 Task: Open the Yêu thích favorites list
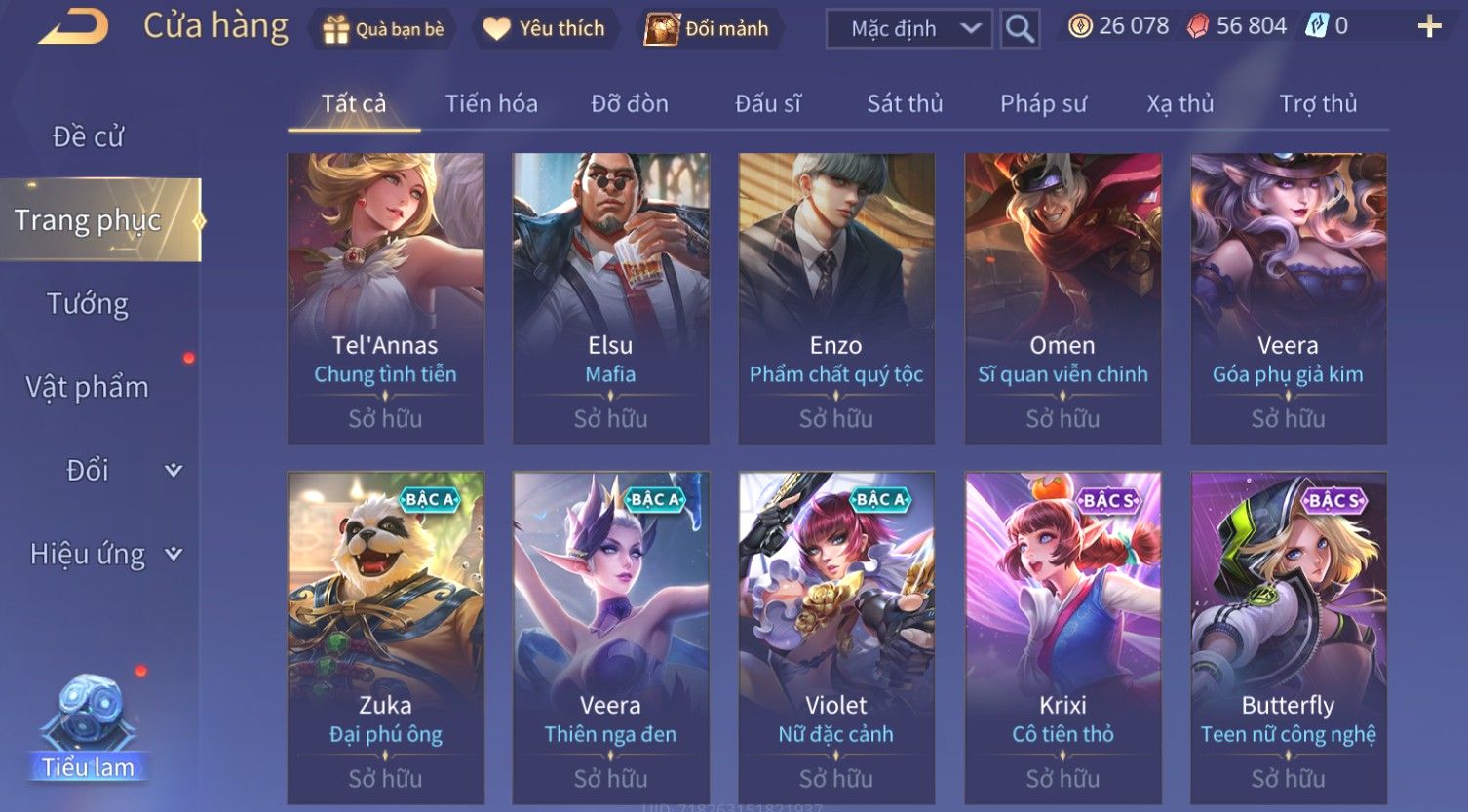coord(545,29)
